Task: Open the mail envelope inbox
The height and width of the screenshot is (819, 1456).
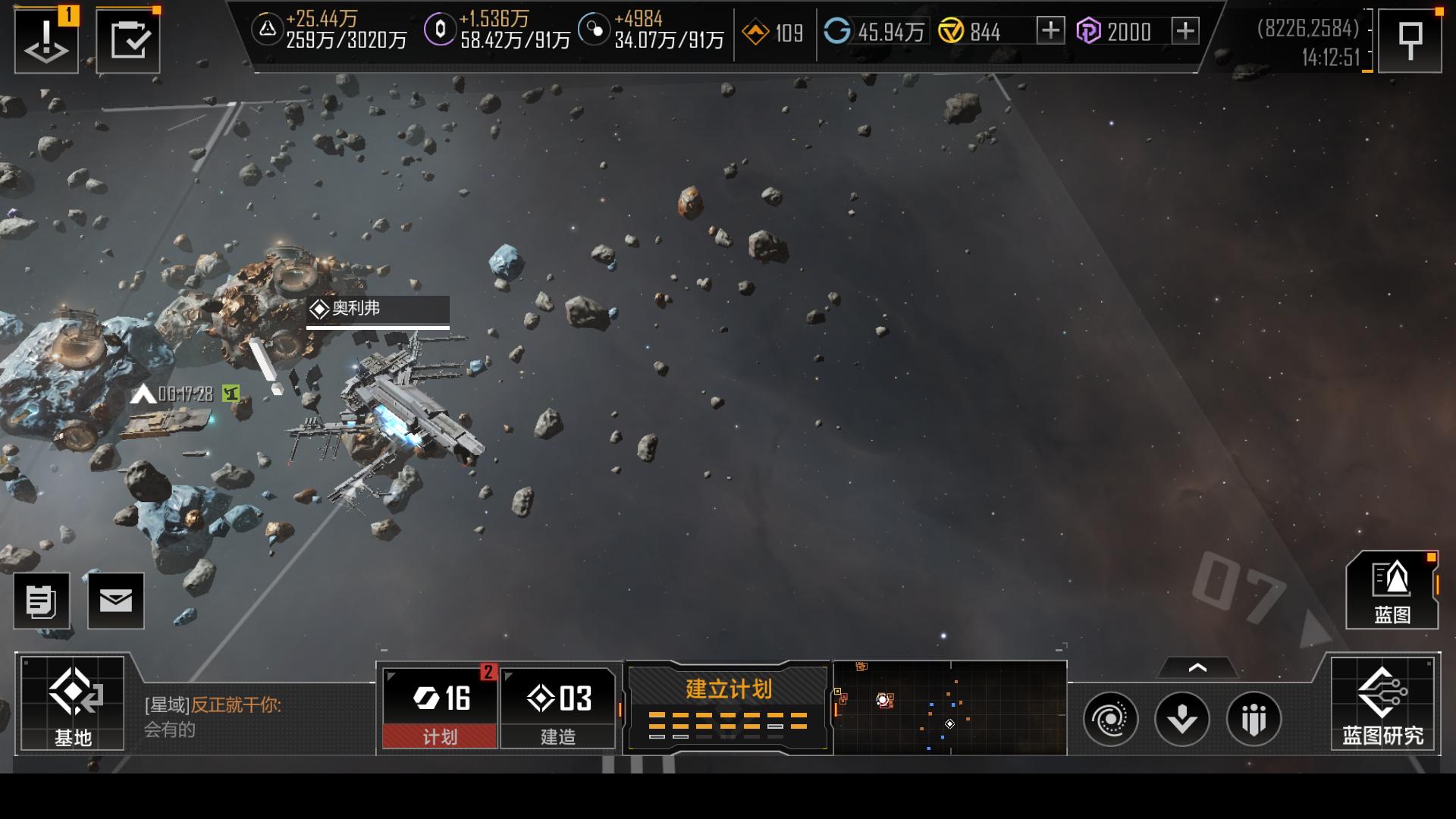Action: 116,601
